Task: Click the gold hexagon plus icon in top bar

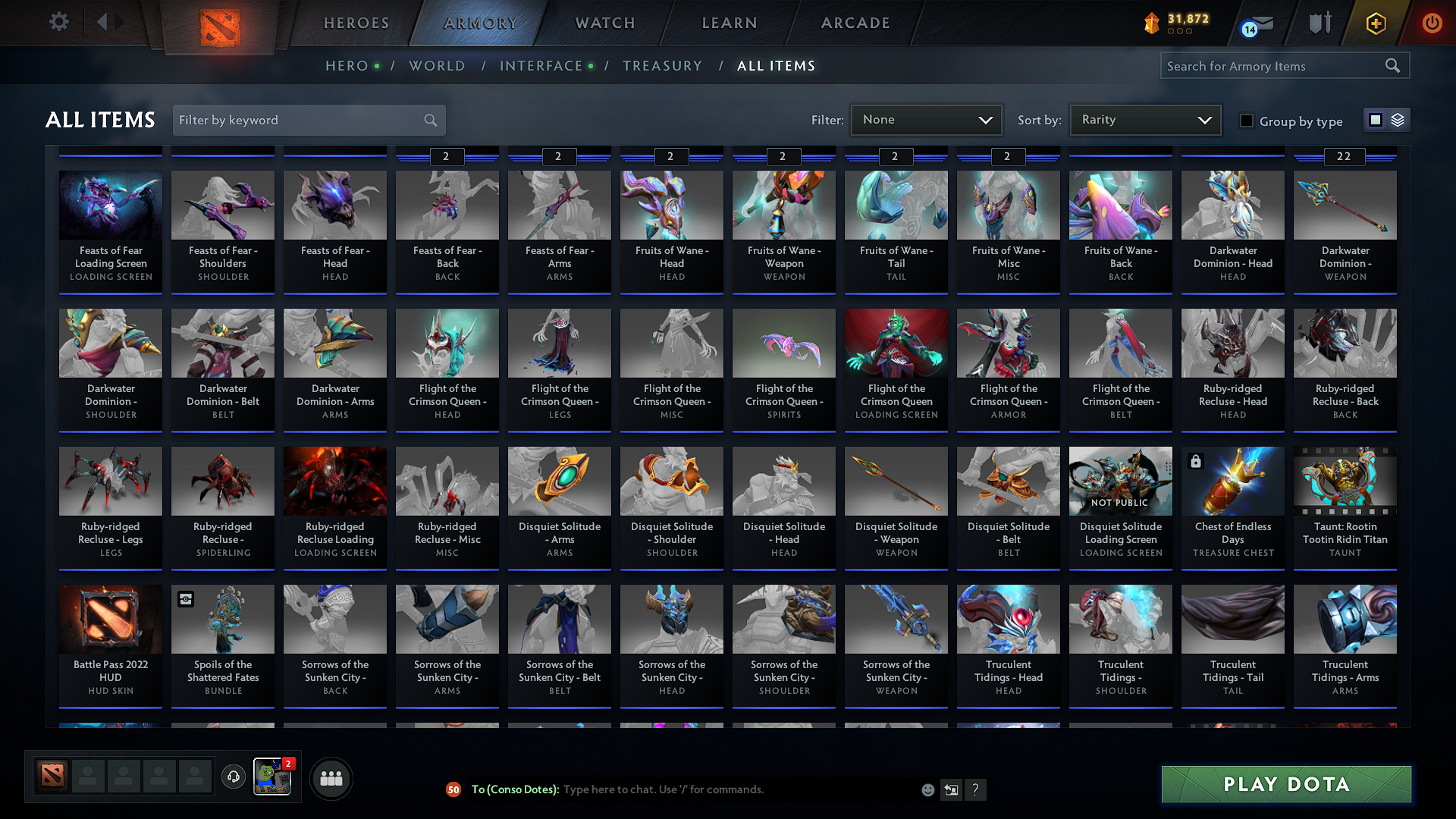Action: click(1375, 23)
